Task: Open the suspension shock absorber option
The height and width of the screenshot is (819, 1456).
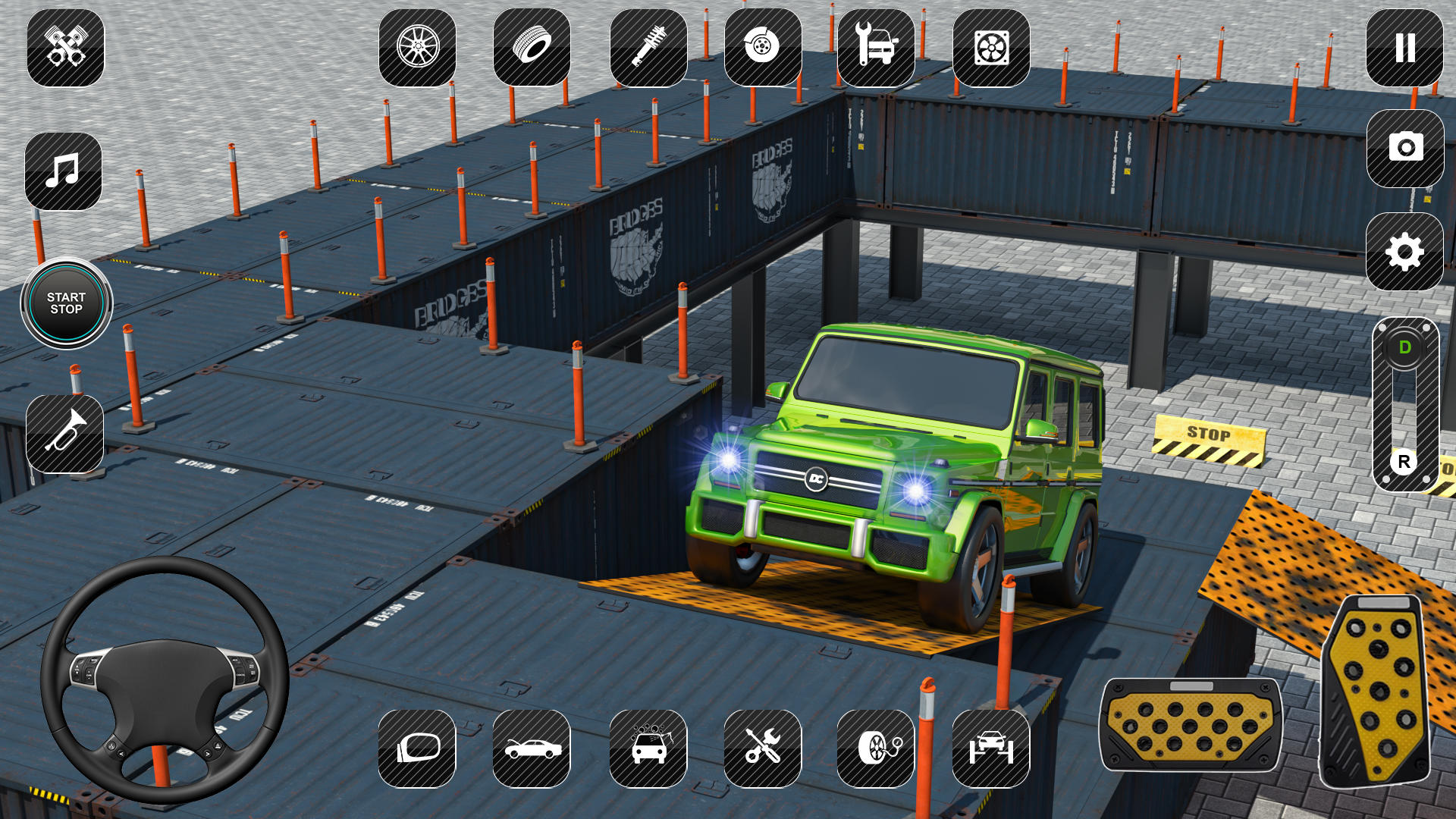Action: (x=648, y=48)
